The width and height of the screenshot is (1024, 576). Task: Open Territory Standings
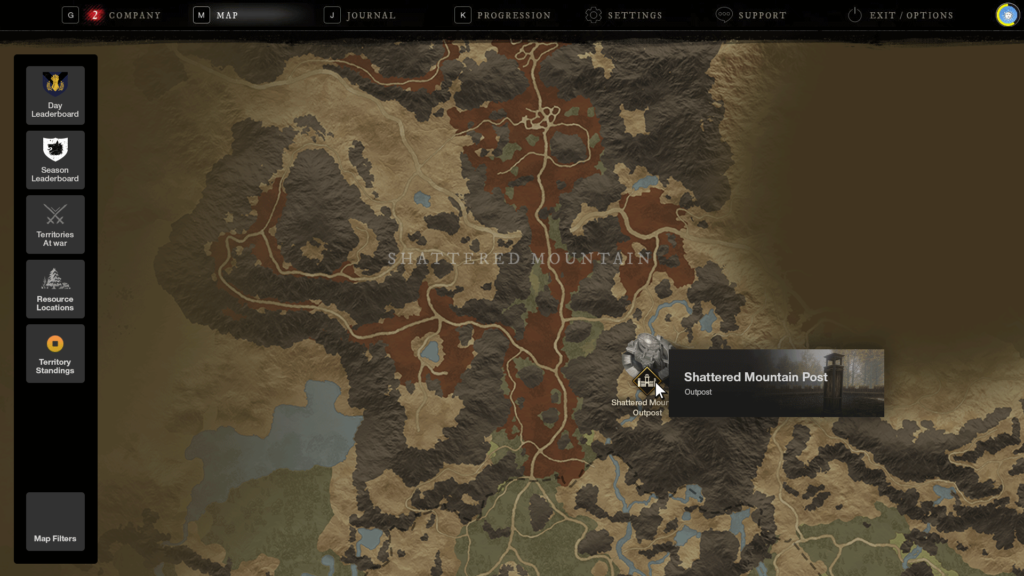(x=55, y=353)
